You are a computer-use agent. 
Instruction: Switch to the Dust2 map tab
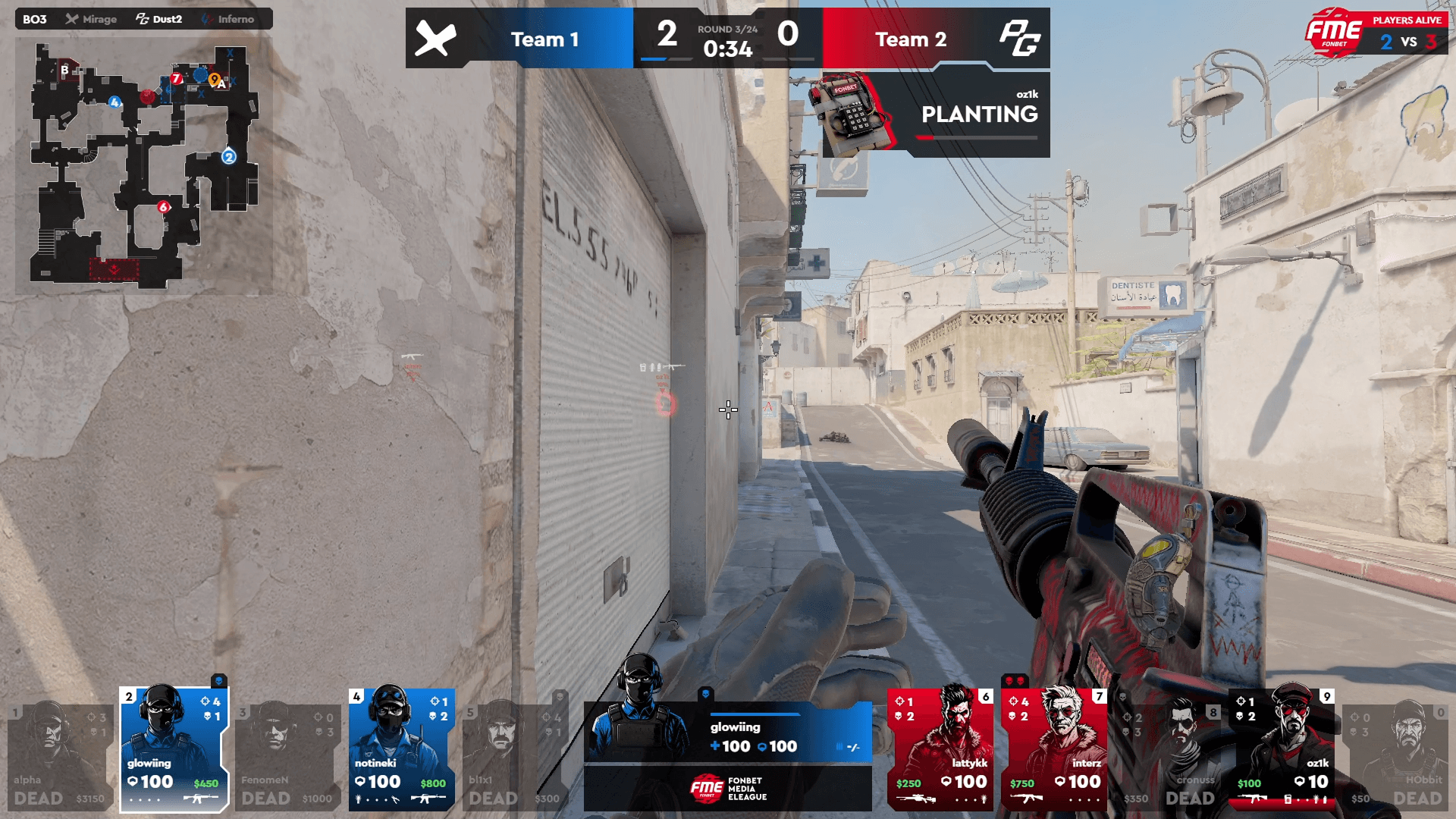click(159, 19)
